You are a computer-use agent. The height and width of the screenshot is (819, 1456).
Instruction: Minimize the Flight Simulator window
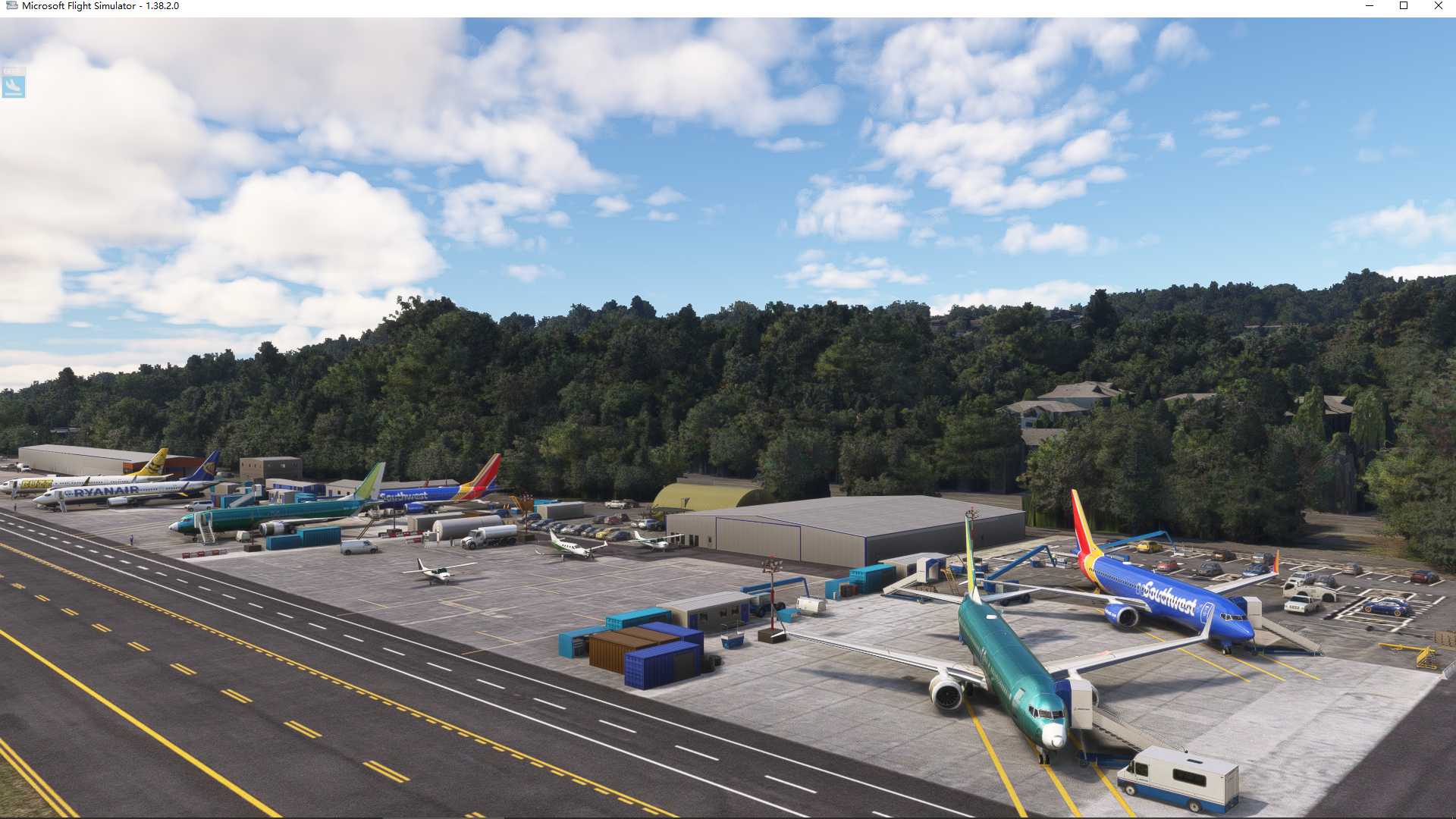click(x=1370, y=6)
